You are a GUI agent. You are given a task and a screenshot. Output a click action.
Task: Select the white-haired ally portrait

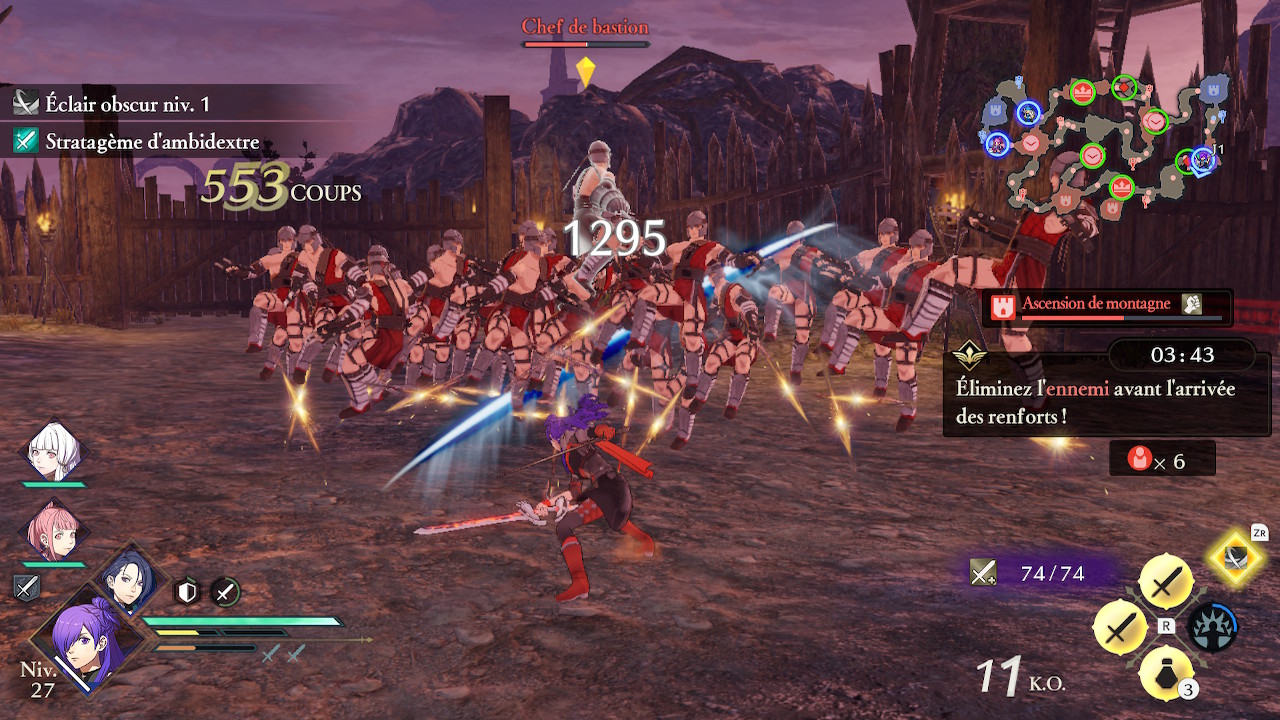[52, 453]
